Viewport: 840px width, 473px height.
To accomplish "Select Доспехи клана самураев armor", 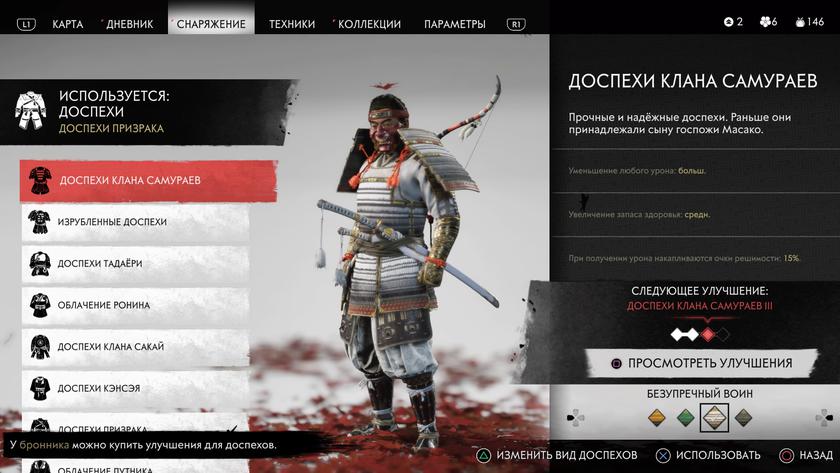I will [135, 180].
